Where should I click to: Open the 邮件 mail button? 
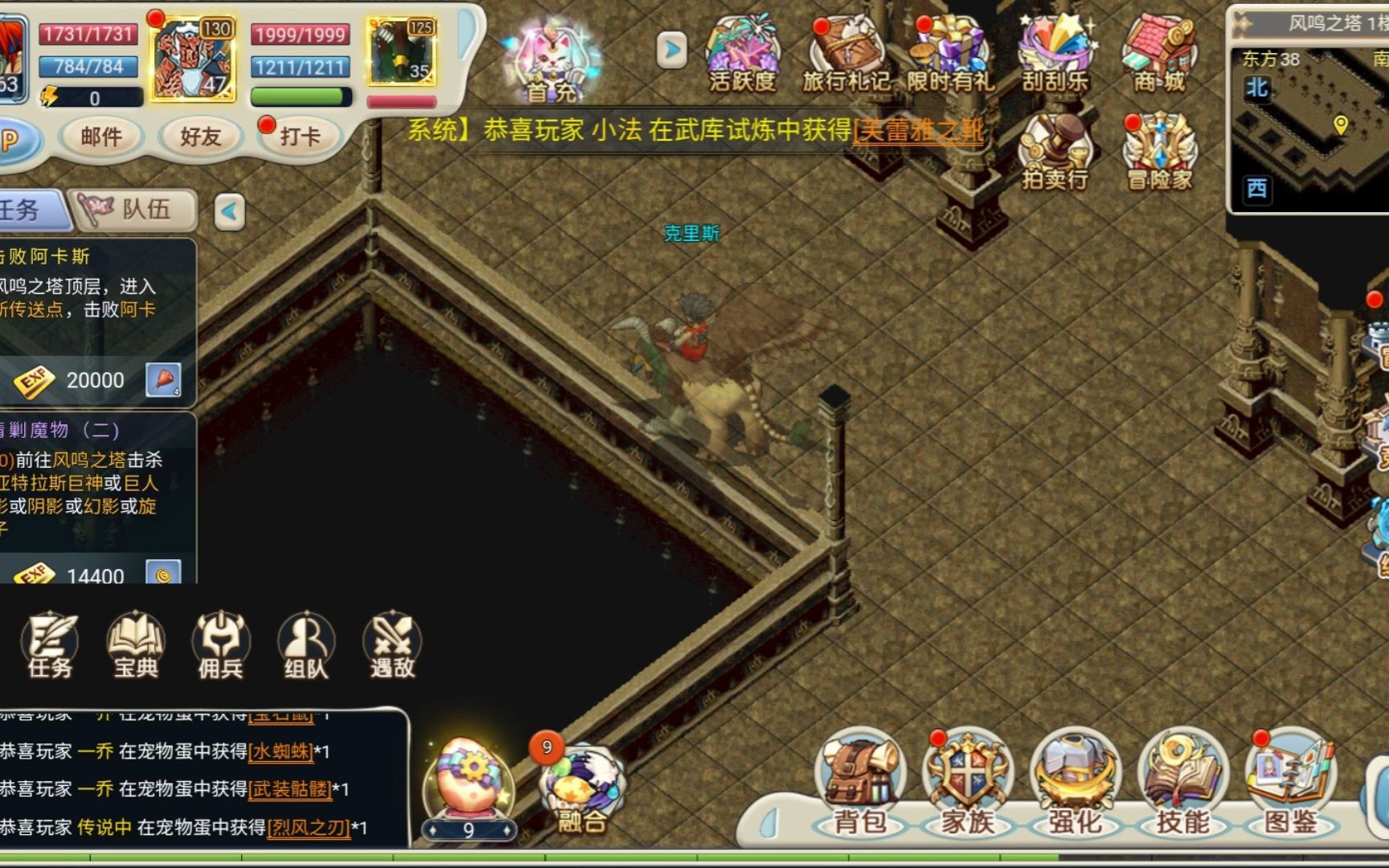point(101,137)
